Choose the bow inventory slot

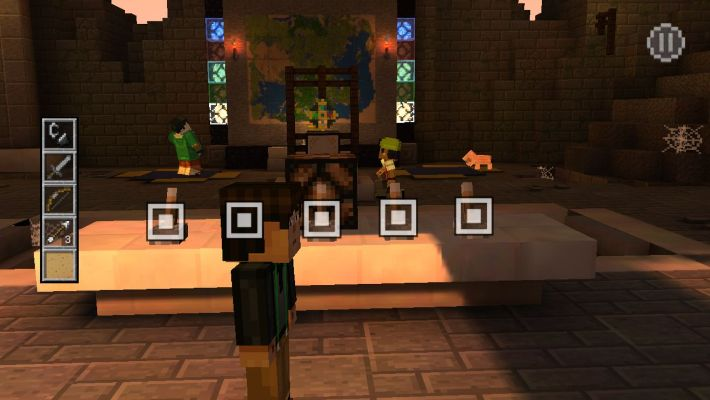59,199
